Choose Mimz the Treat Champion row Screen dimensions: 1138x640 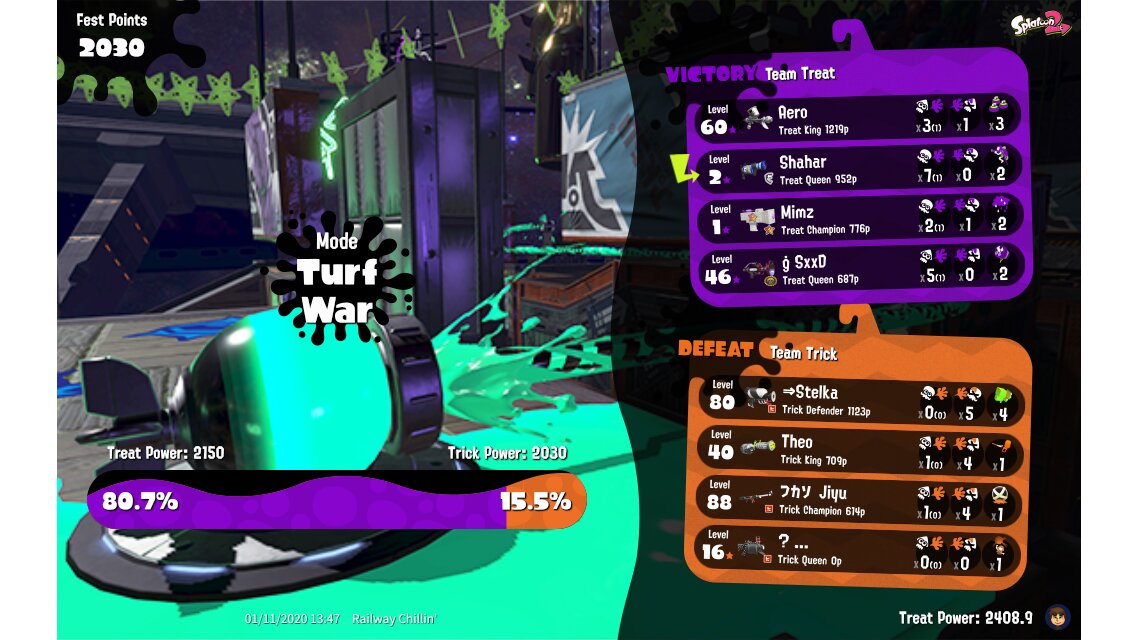858,217
